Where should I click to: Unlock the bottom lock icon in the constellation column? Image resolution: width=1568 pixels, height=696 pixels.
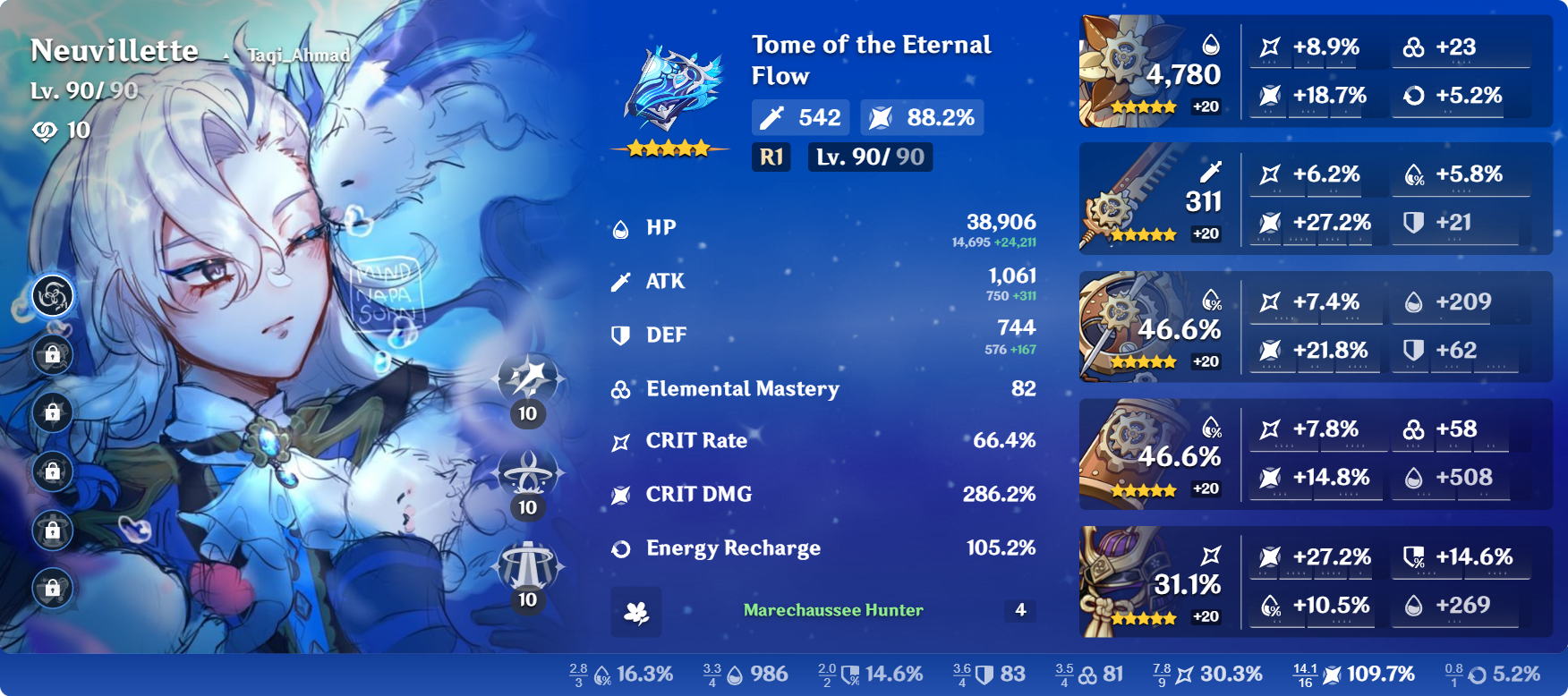[53, 586]
